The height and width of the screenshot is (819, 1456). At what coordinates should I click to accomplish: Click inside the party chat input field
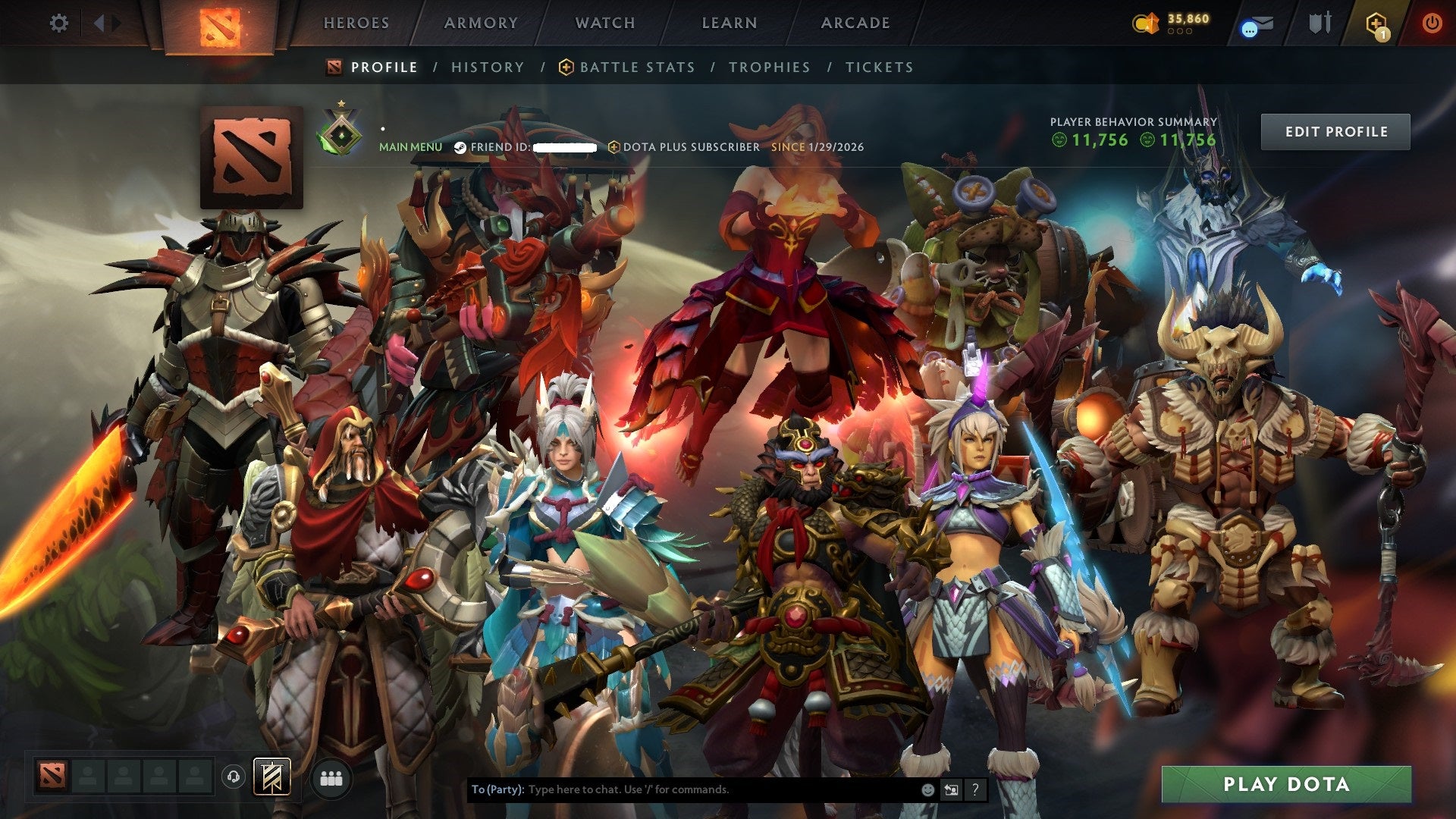point(682,789)
